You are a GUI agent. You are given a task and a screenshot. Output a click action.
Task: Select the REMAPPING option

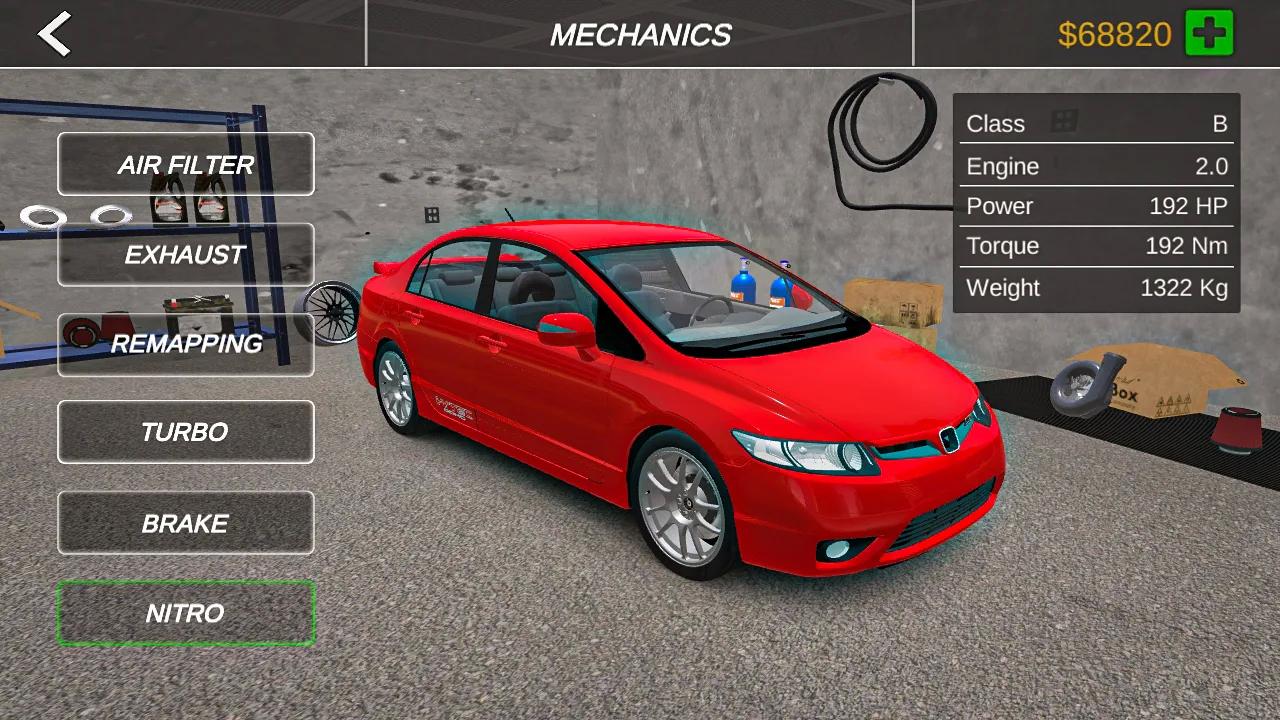tap(185, 343)
